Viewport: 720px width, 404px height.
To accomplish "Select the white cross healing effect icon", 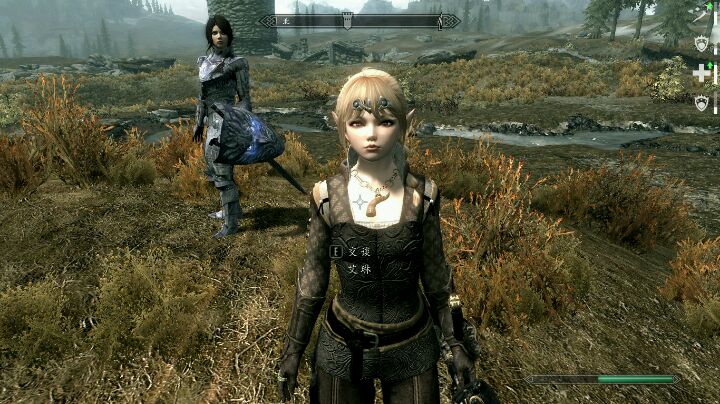I will click(x=702, y=73).
